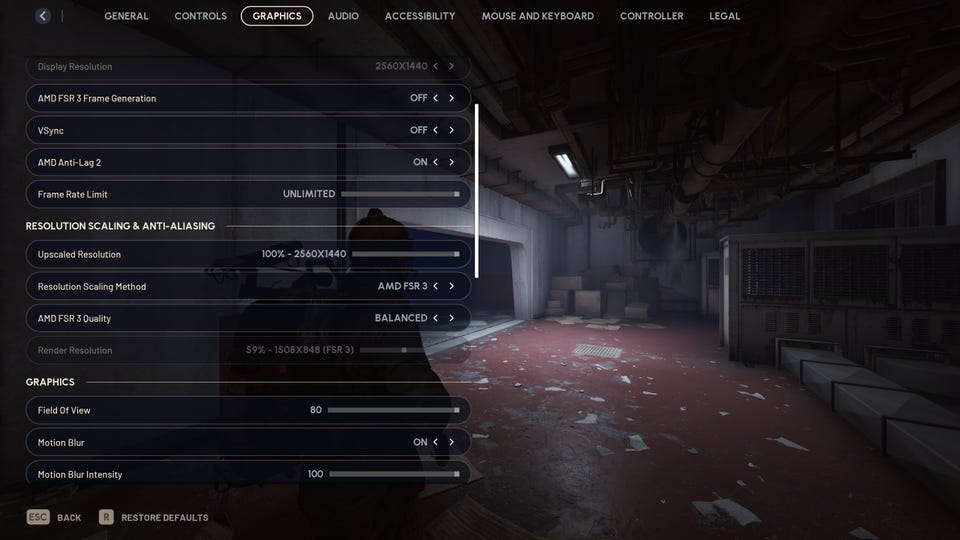Go to the Accessibility tab

point(420,16)
